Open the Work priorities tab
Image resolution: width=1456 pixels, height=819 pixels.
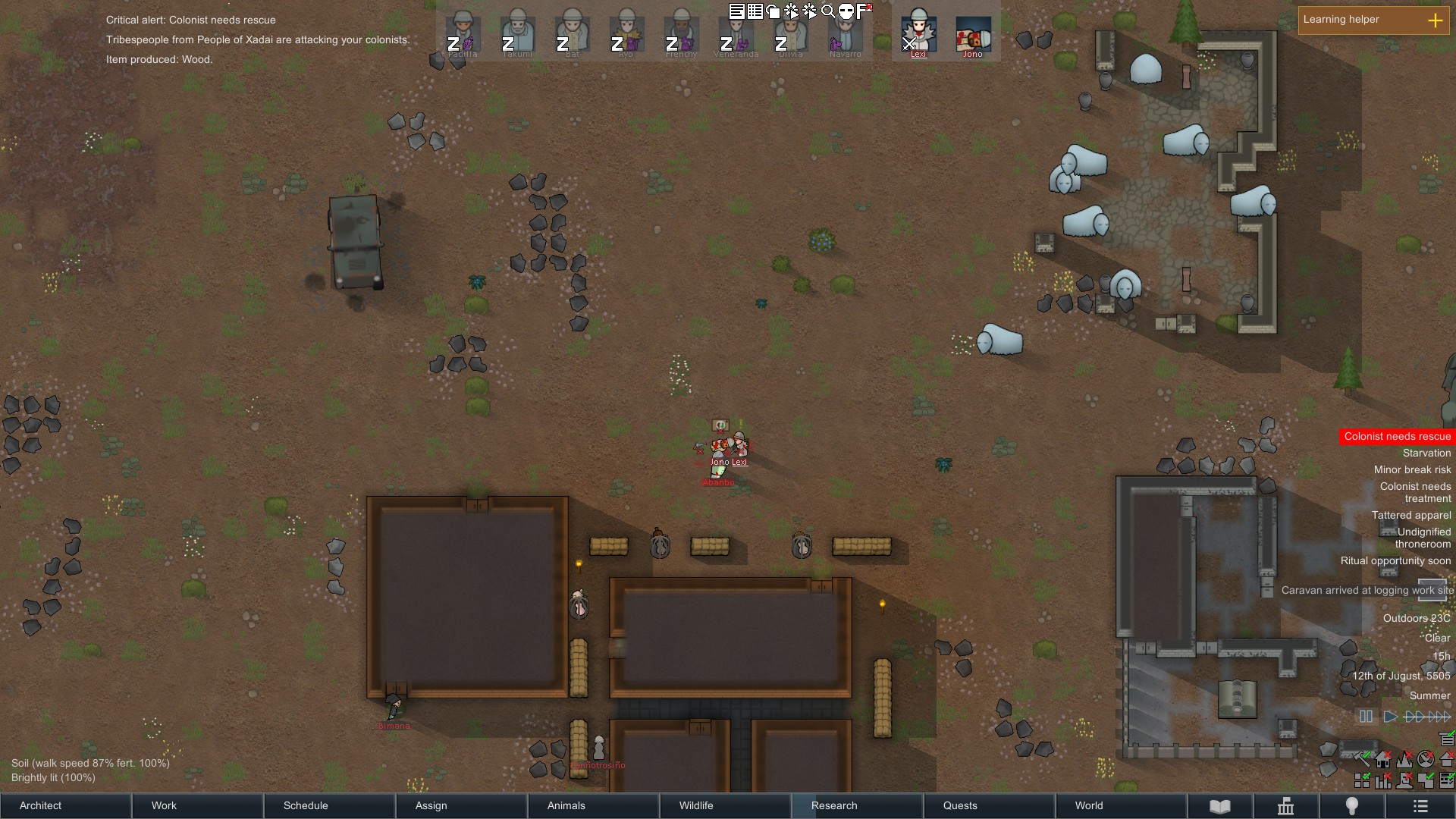(x=197, y=805)
